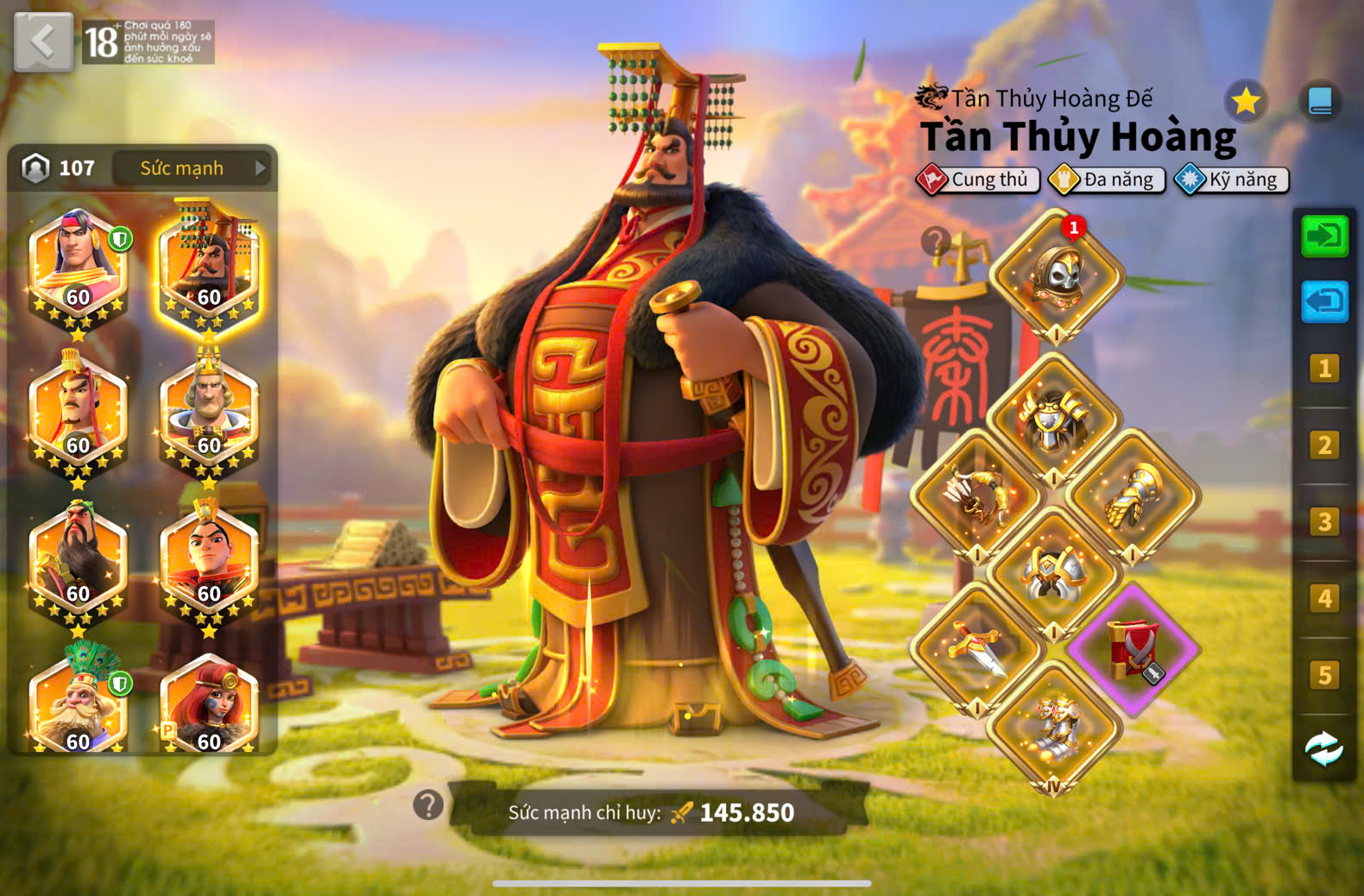The image size is (1364, 896).
Task: Click the green arrow equip button
Action: (x=1324, y=236)
